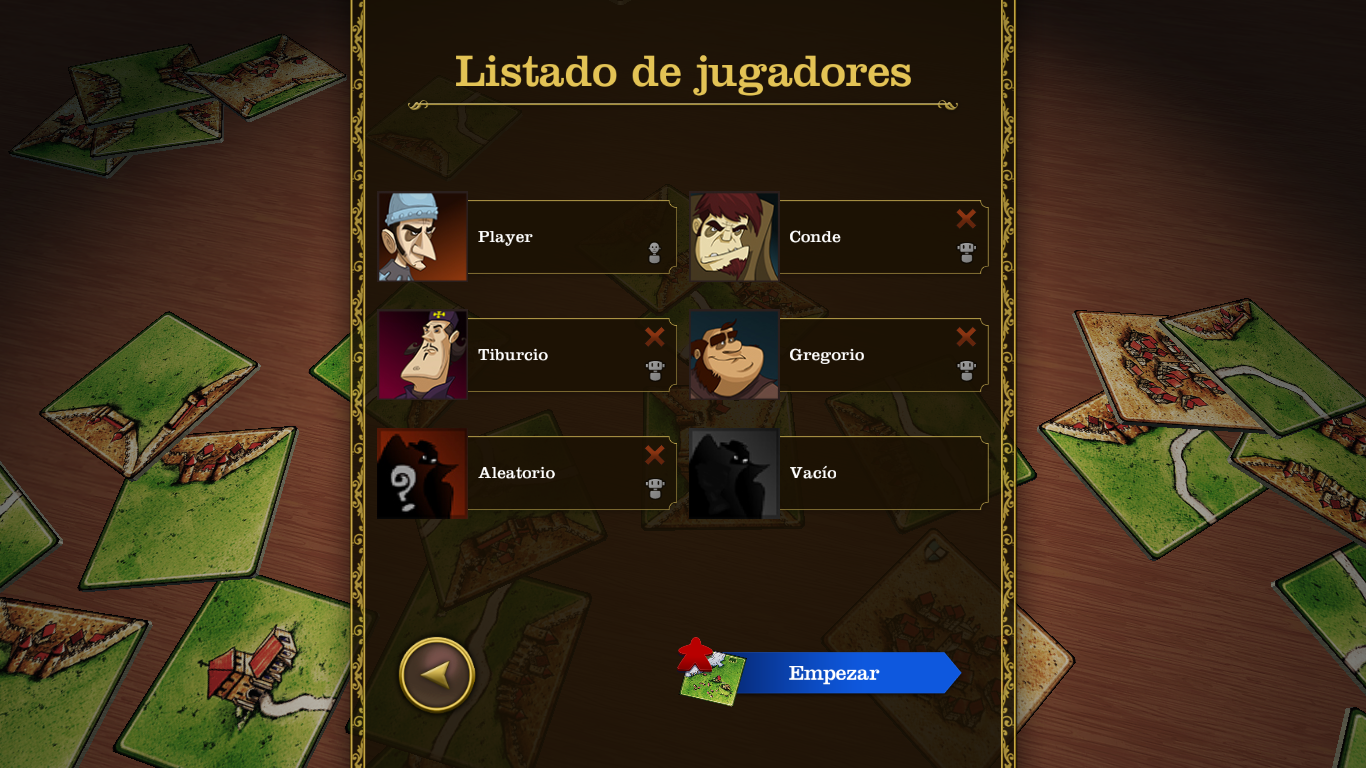1366x768 pixels.
Task: Click Gregorio's avatar portrait
Action: coord(735,354)
